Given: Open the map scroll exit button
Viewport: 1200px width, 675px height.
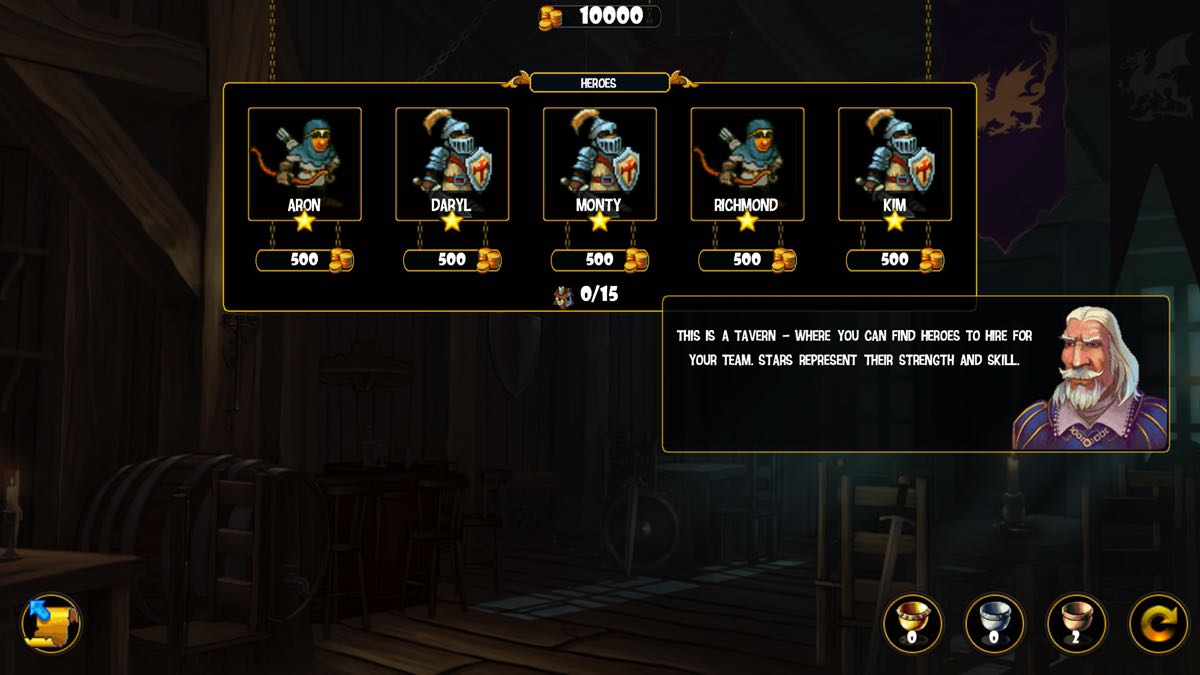Looking at the screenshot, I should tap(51, 623).
